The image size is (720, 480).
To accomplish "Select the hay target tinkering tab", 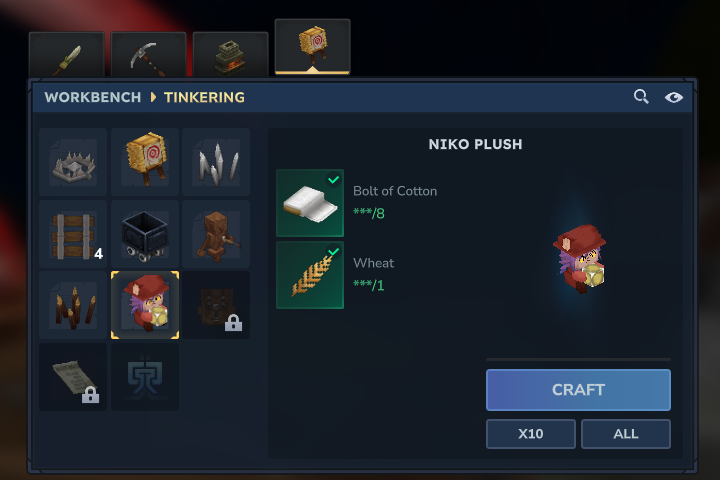I will point(312,48).
